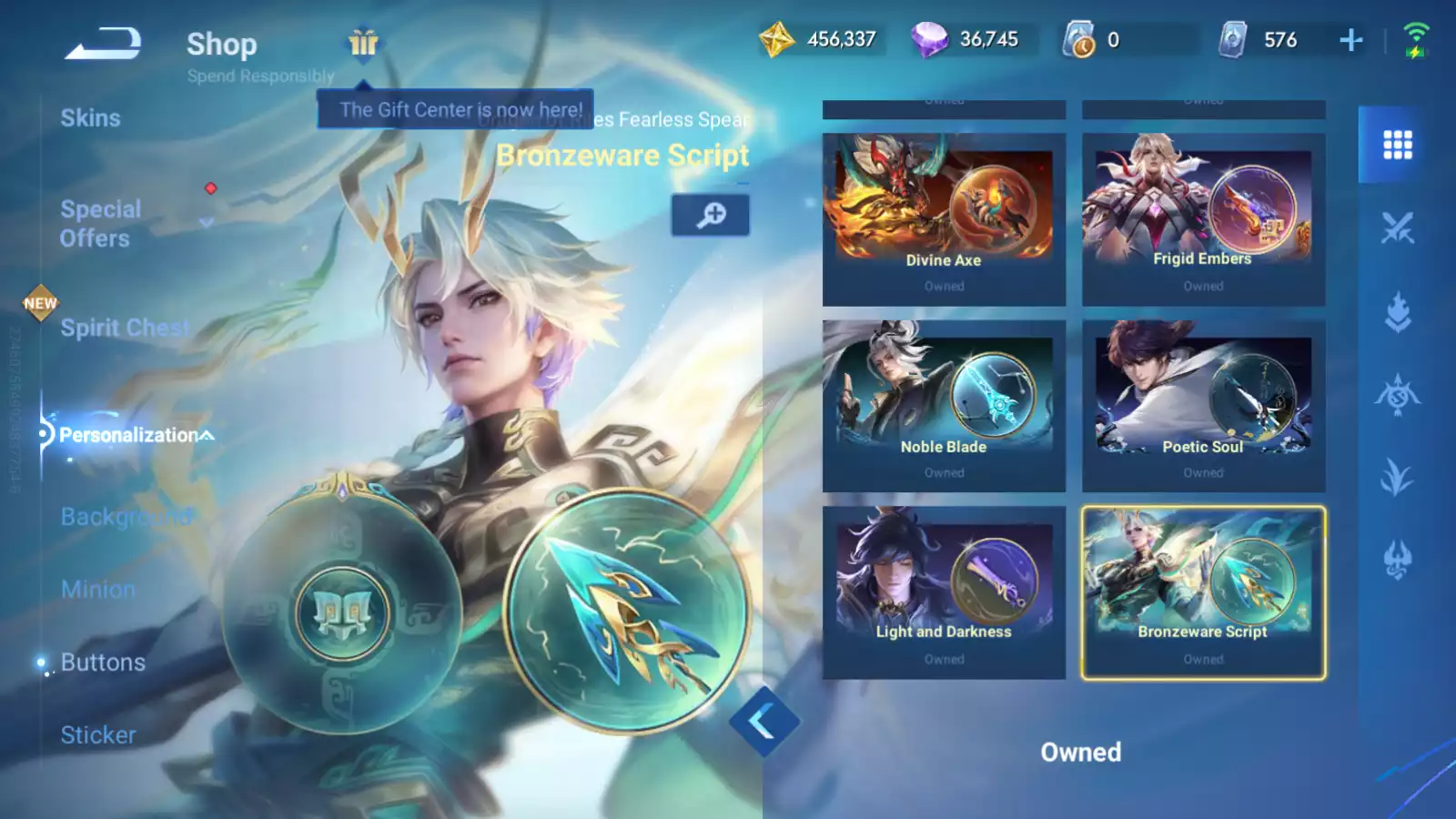The width and height of the screenshot is (1456, 819).
Task: Pick the Poetic Soul button skin
Action: [1203, 406]
